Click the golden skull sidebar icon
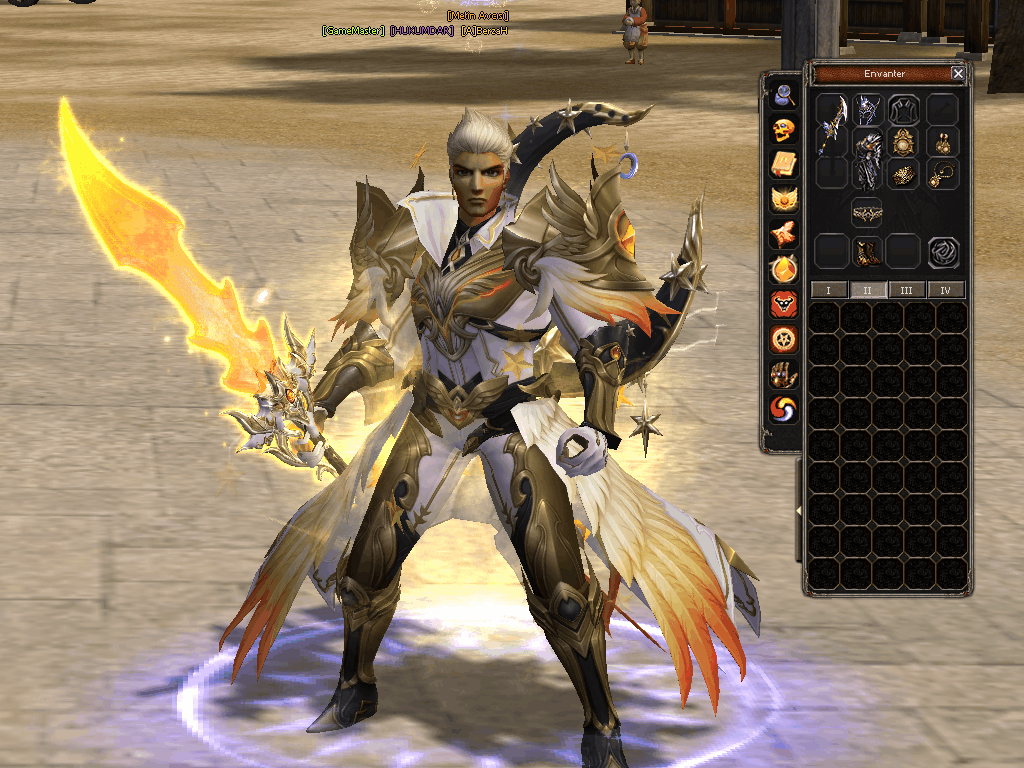1024x768 pixels. pos(784,130)
